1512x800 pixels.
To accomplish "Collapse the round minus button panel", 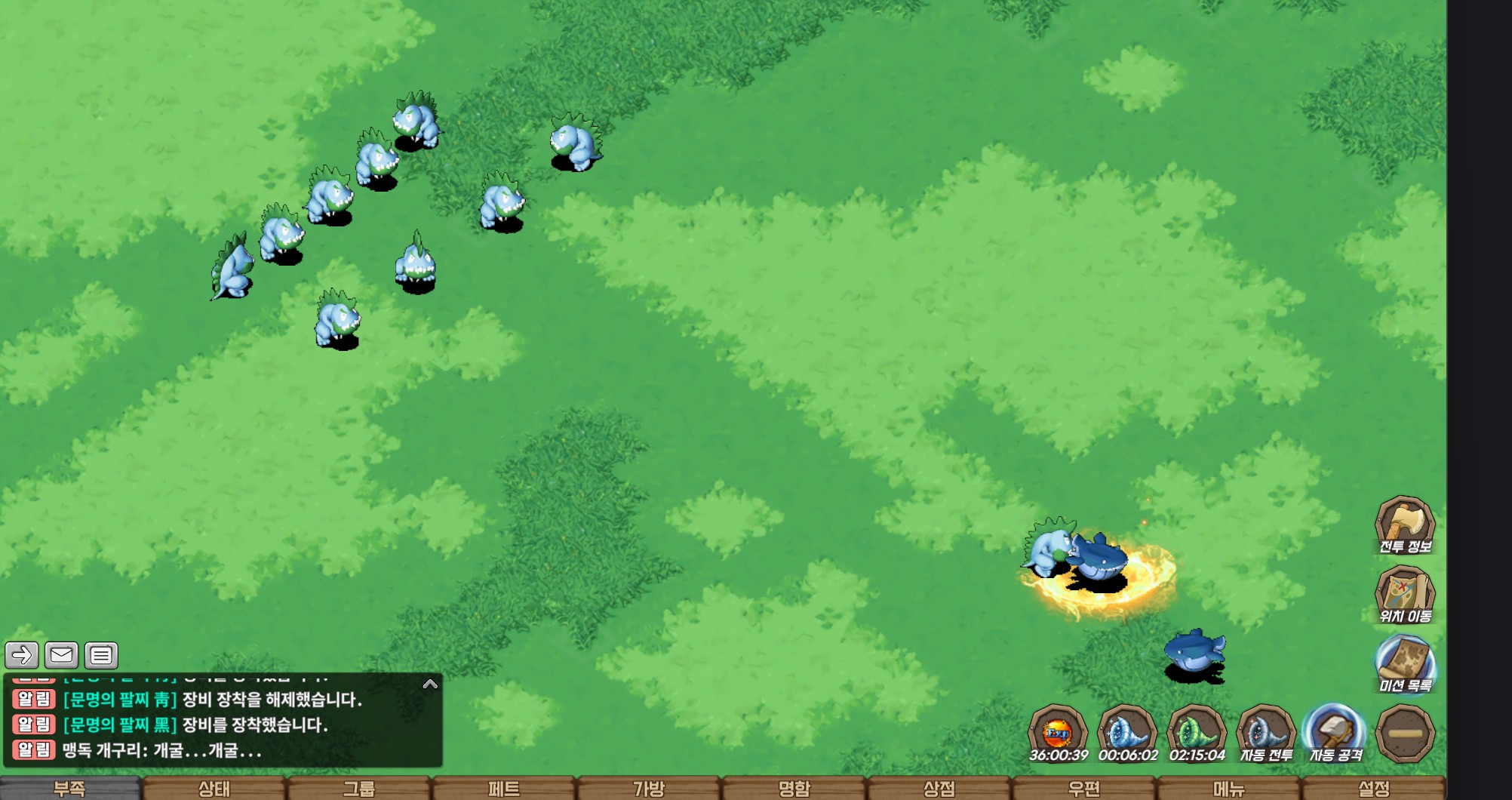I will (1405, 733).
